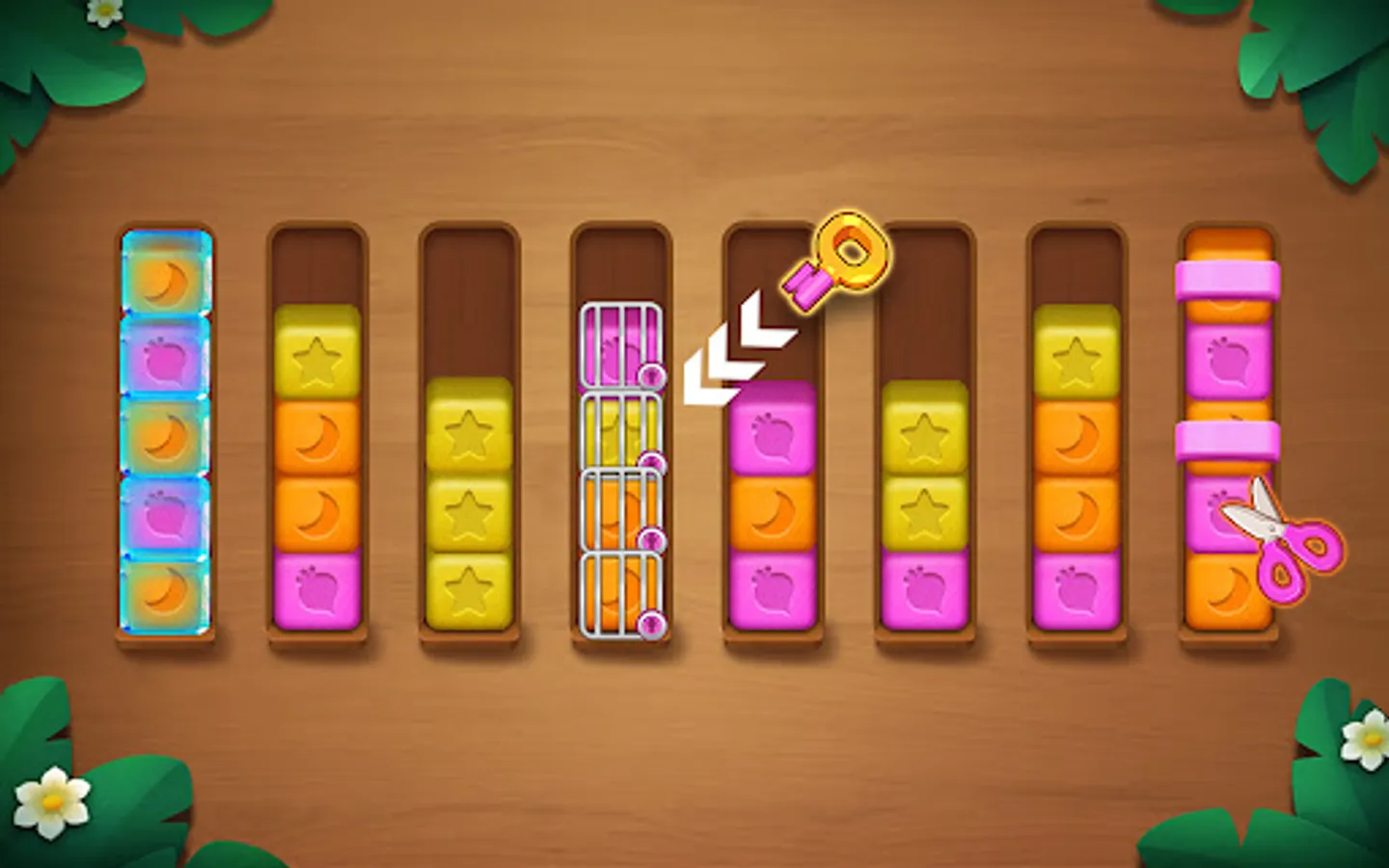The height and width of the screenshot is (868, 1389).
Task: Tap the pink peach block at bottom of sixth column
Action: [x=924, y=585]
